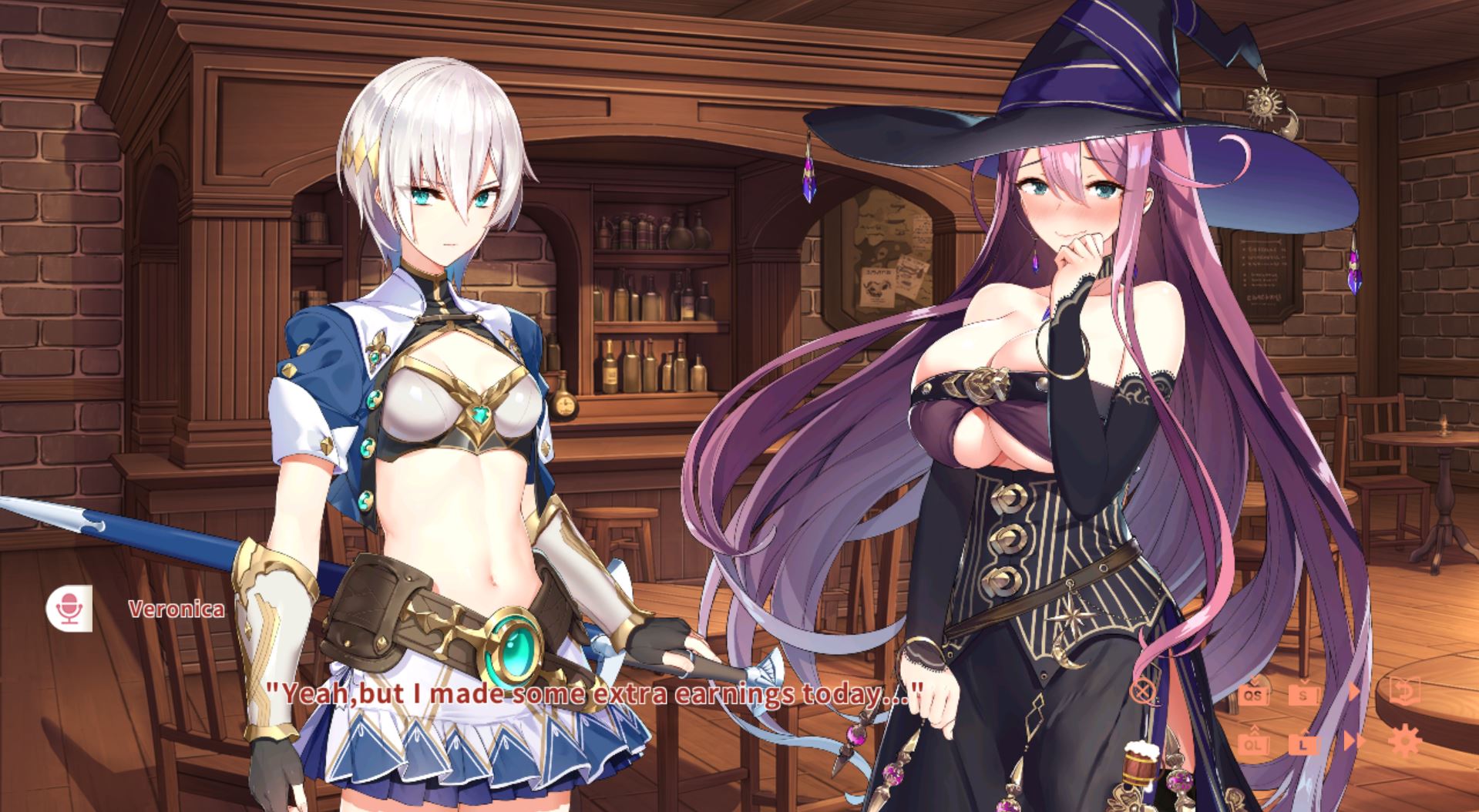
Task: Enable auto-advance mode with the single play arrow
Action: coord(1353,690)
